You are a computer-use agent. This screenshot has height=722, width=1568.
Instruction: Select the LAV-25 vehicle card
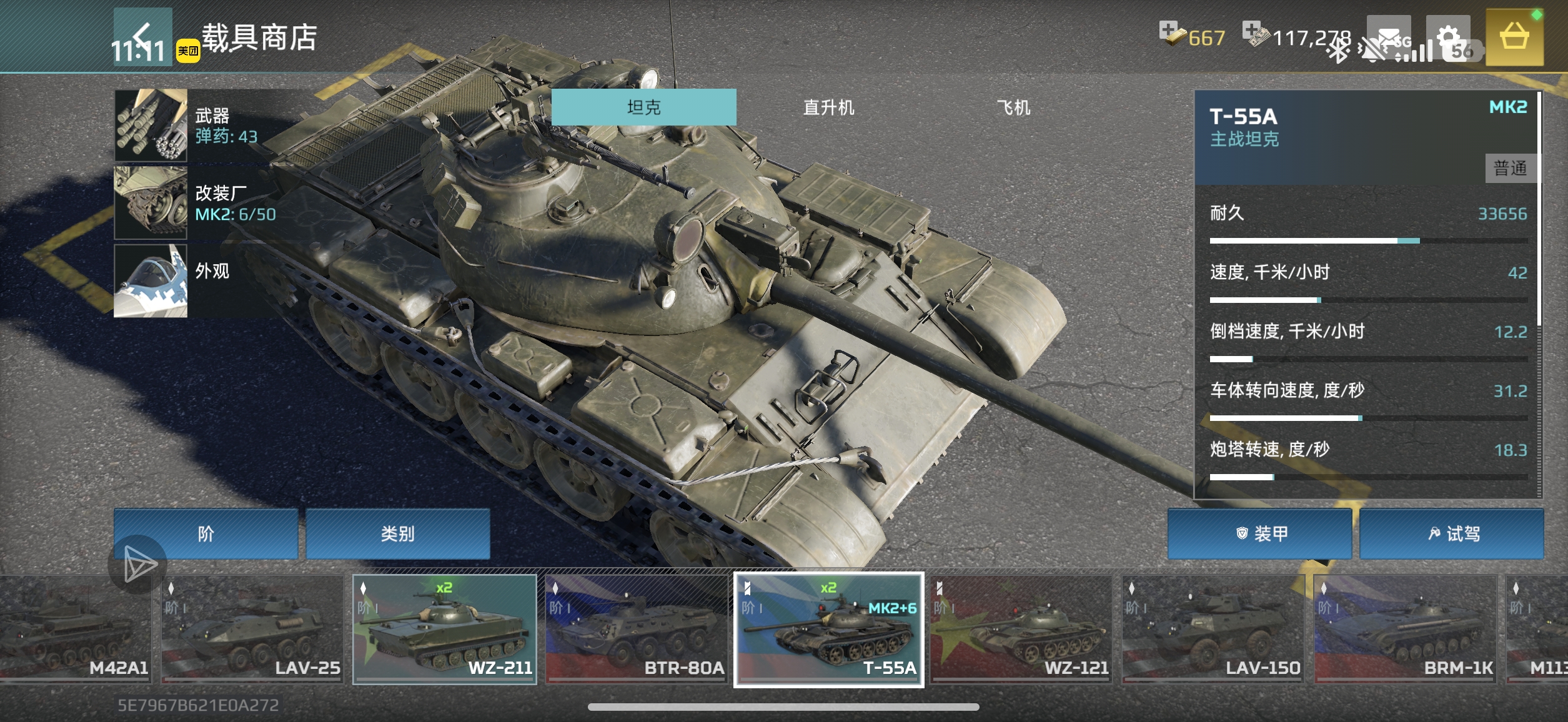[252, 630]
